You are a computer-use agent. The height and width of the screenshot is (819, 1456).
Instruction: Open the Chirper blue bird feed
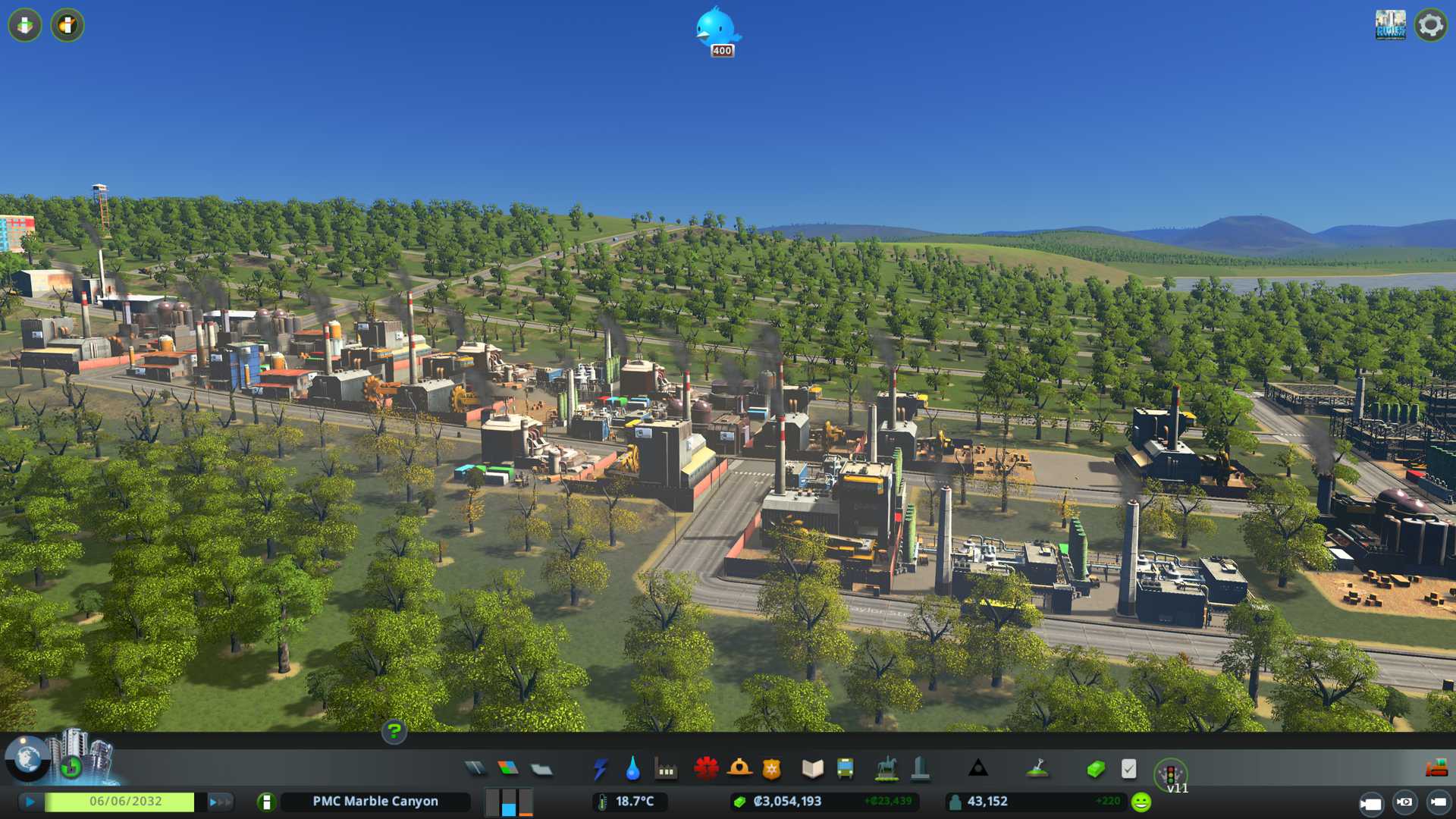(717, 29)
